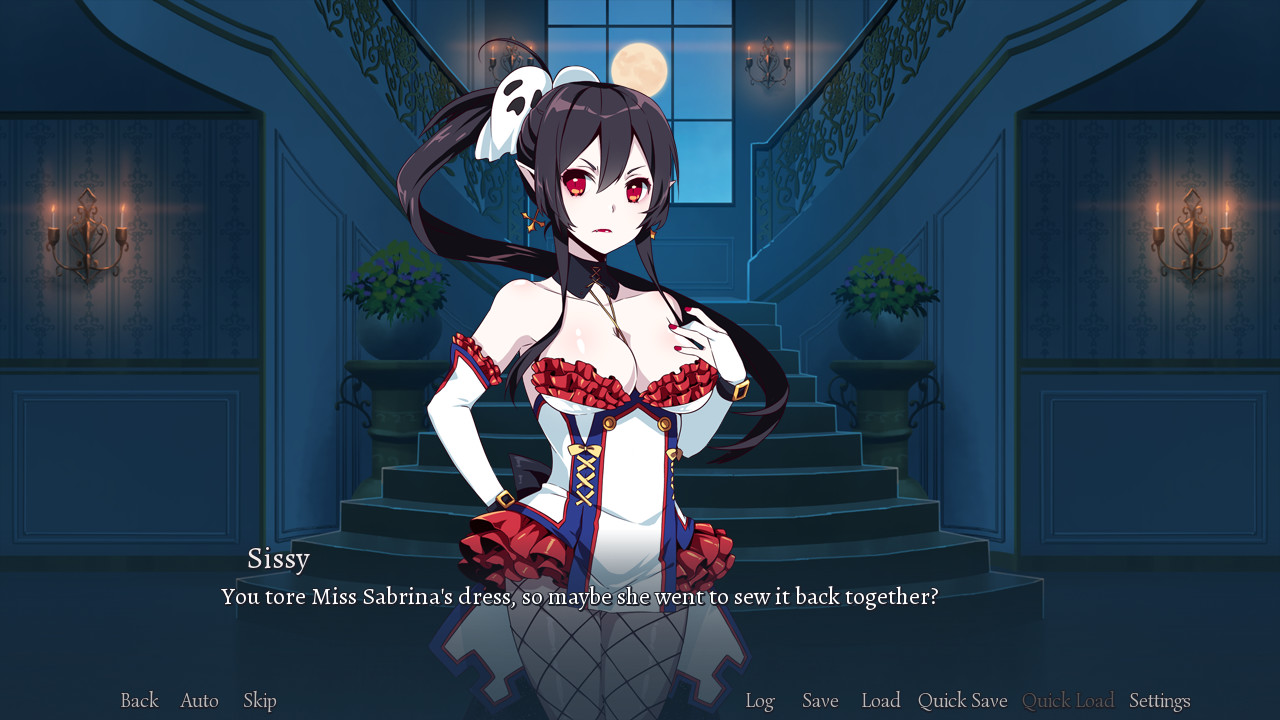Click the grayed-out Quick Load option
This screenshot has width=1280, height=720.
pos(1068,700)
